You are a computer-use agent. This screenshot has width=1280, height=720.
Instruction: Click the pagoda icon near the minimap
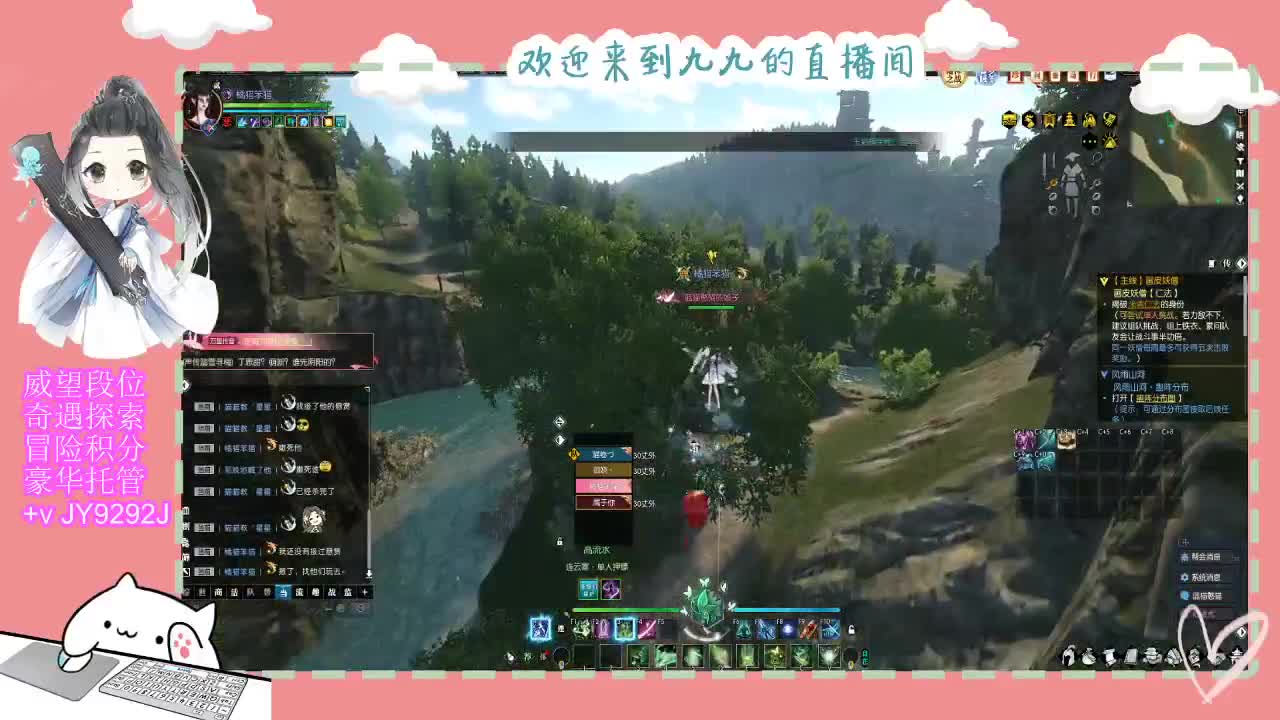(1069, 120)
